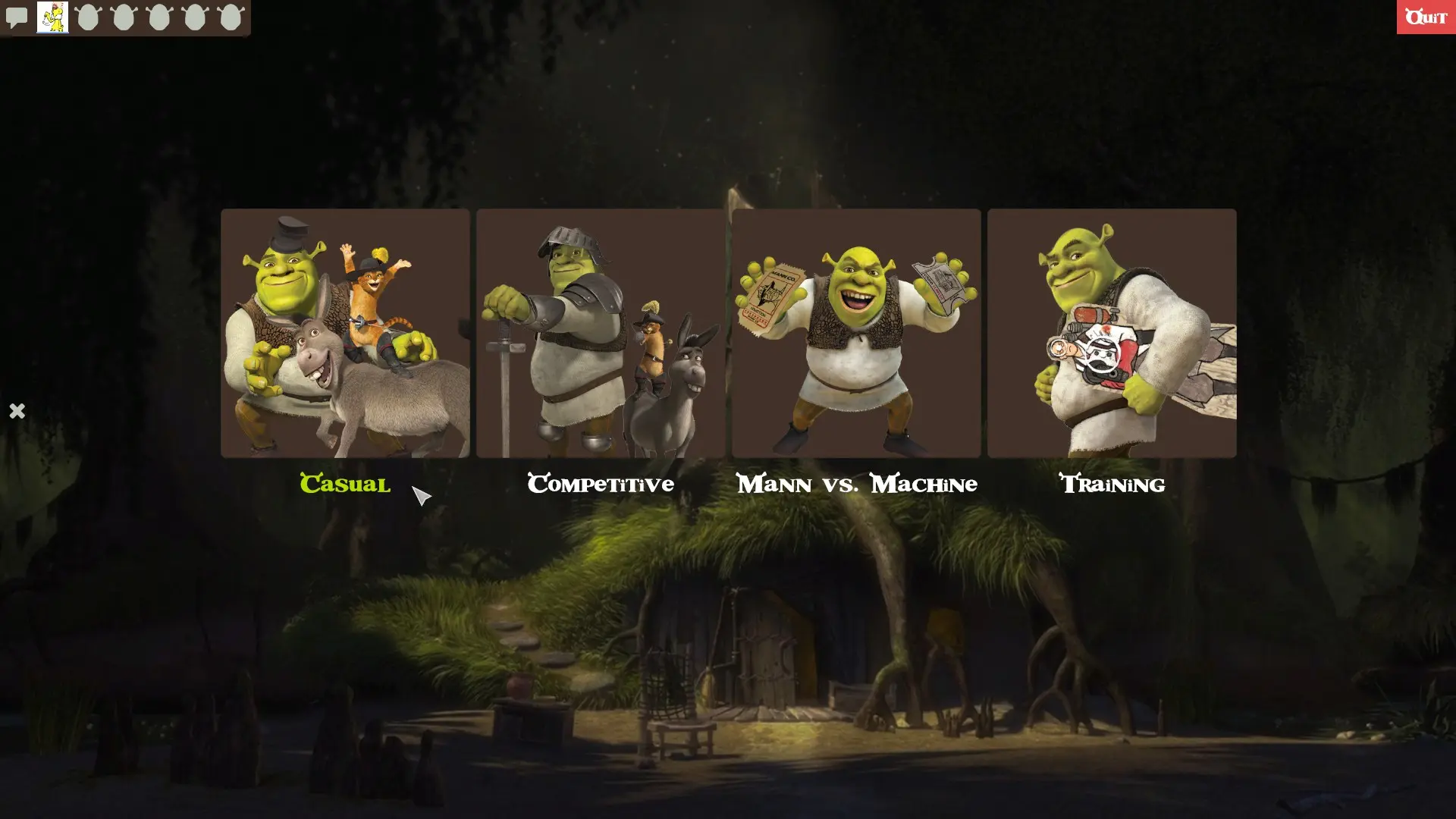
Task: Close the mode selection with X
Action: pyautogui.click(x=17, y=411)
